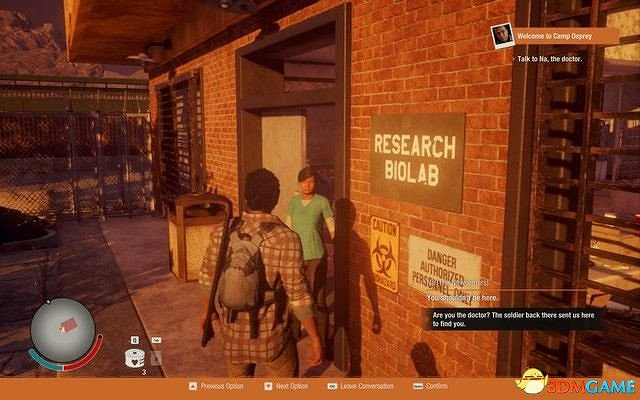
Task: Select the Previous Option label
Action: pos(221,385)
